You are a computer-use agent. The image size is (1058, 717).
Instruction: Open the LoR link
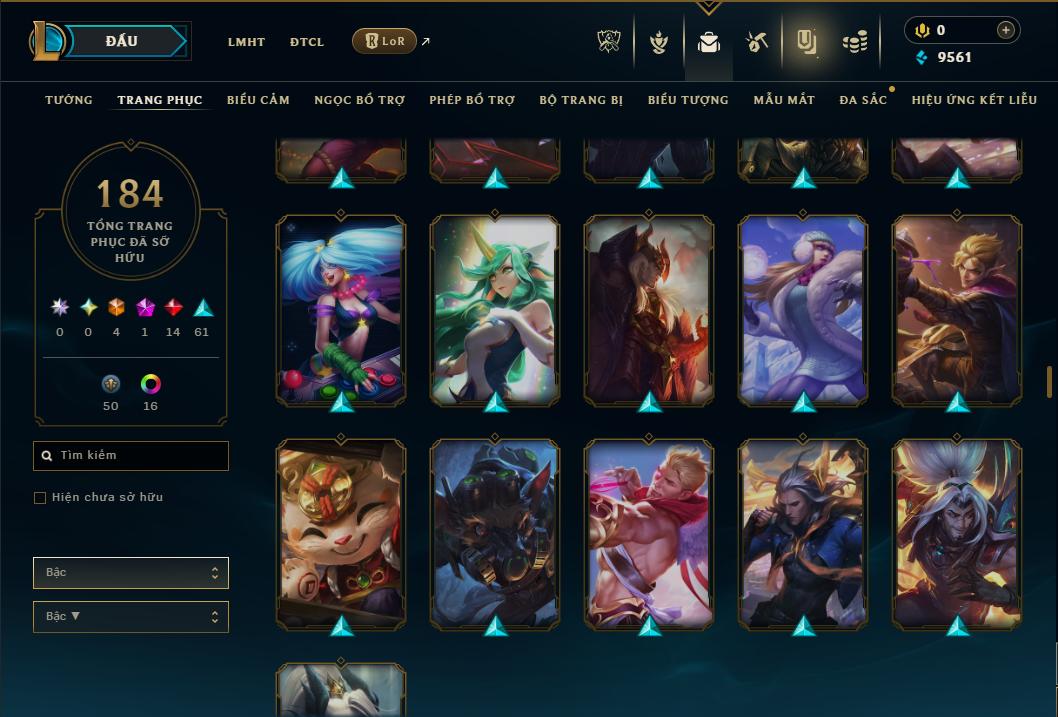pyautogui.click(x=385, y=41)
